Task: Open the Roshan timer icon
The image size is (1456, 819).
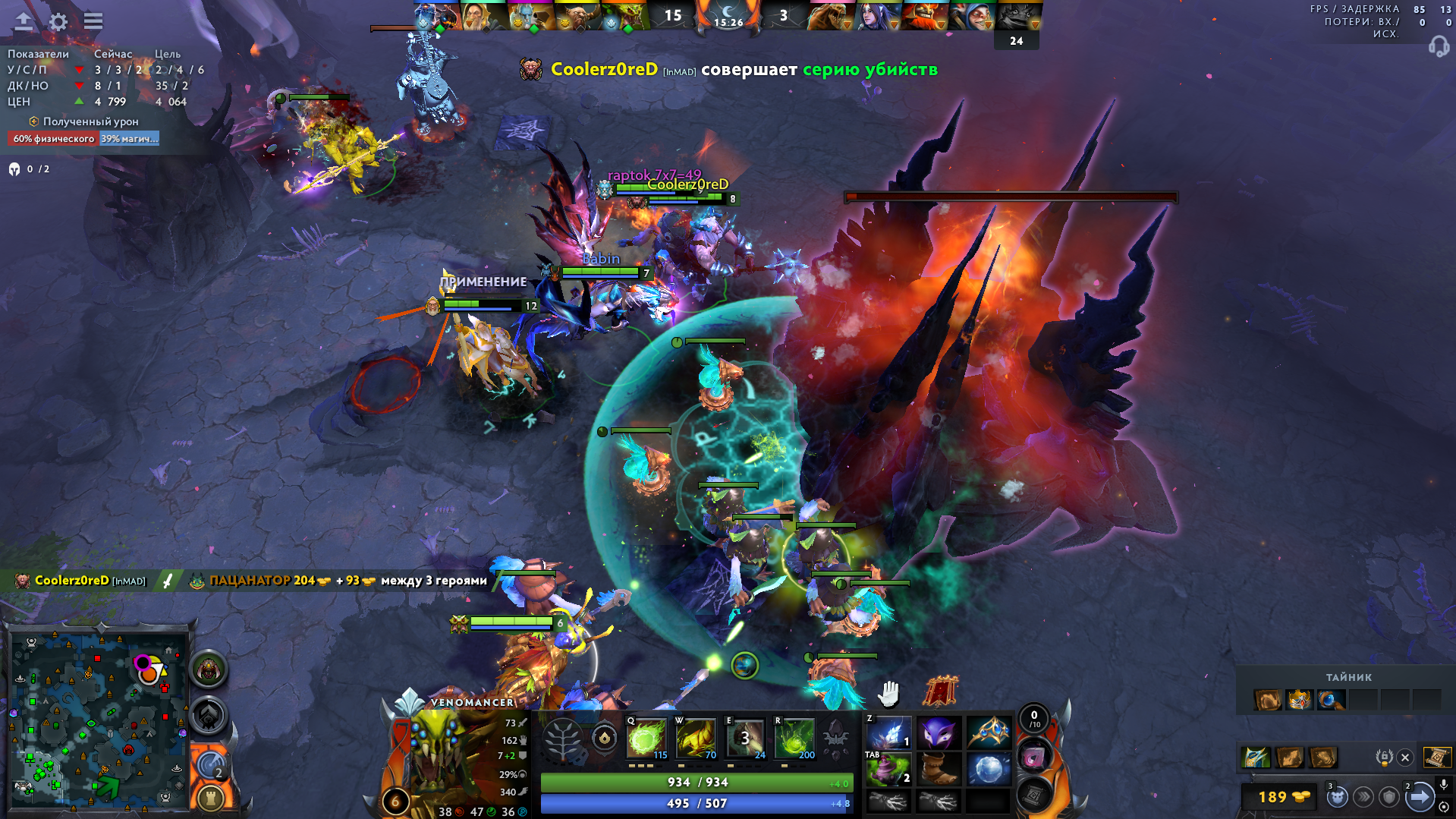Action: (x=208, y=669)
